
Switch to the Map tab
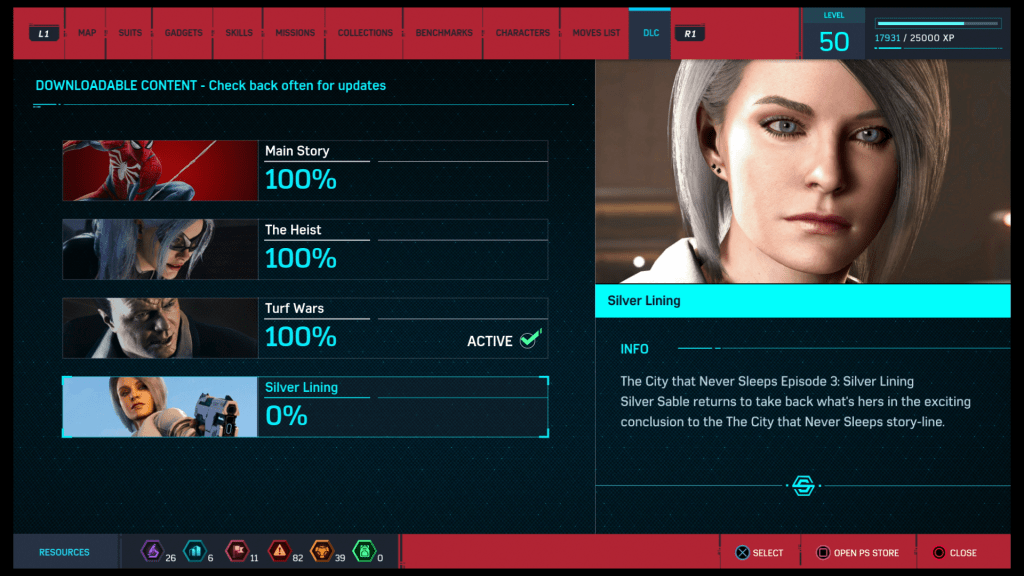[87, 33]
